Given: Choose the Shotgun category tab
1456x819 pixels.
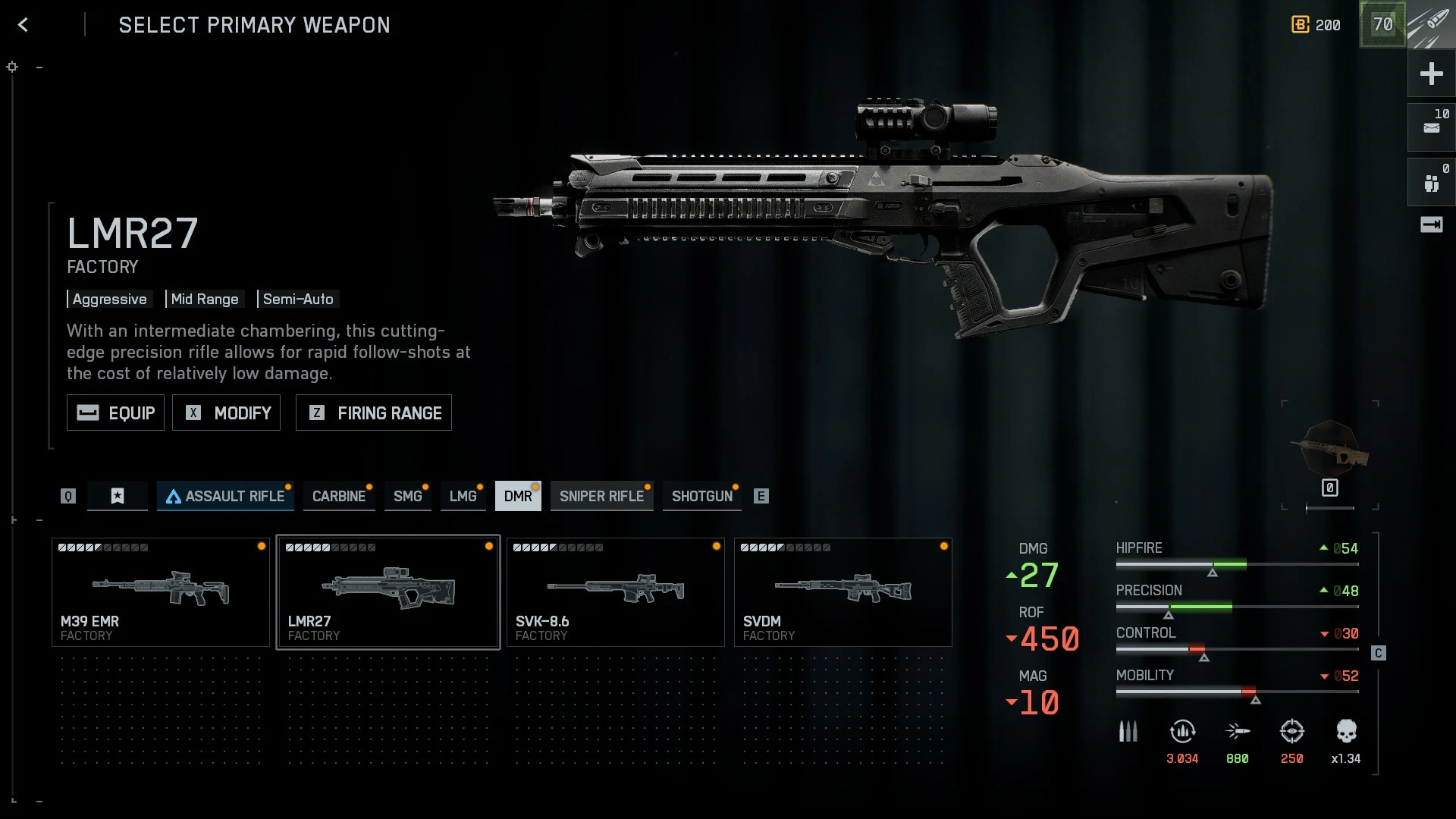Looking at the screenshot, I should tap(701, 496).
